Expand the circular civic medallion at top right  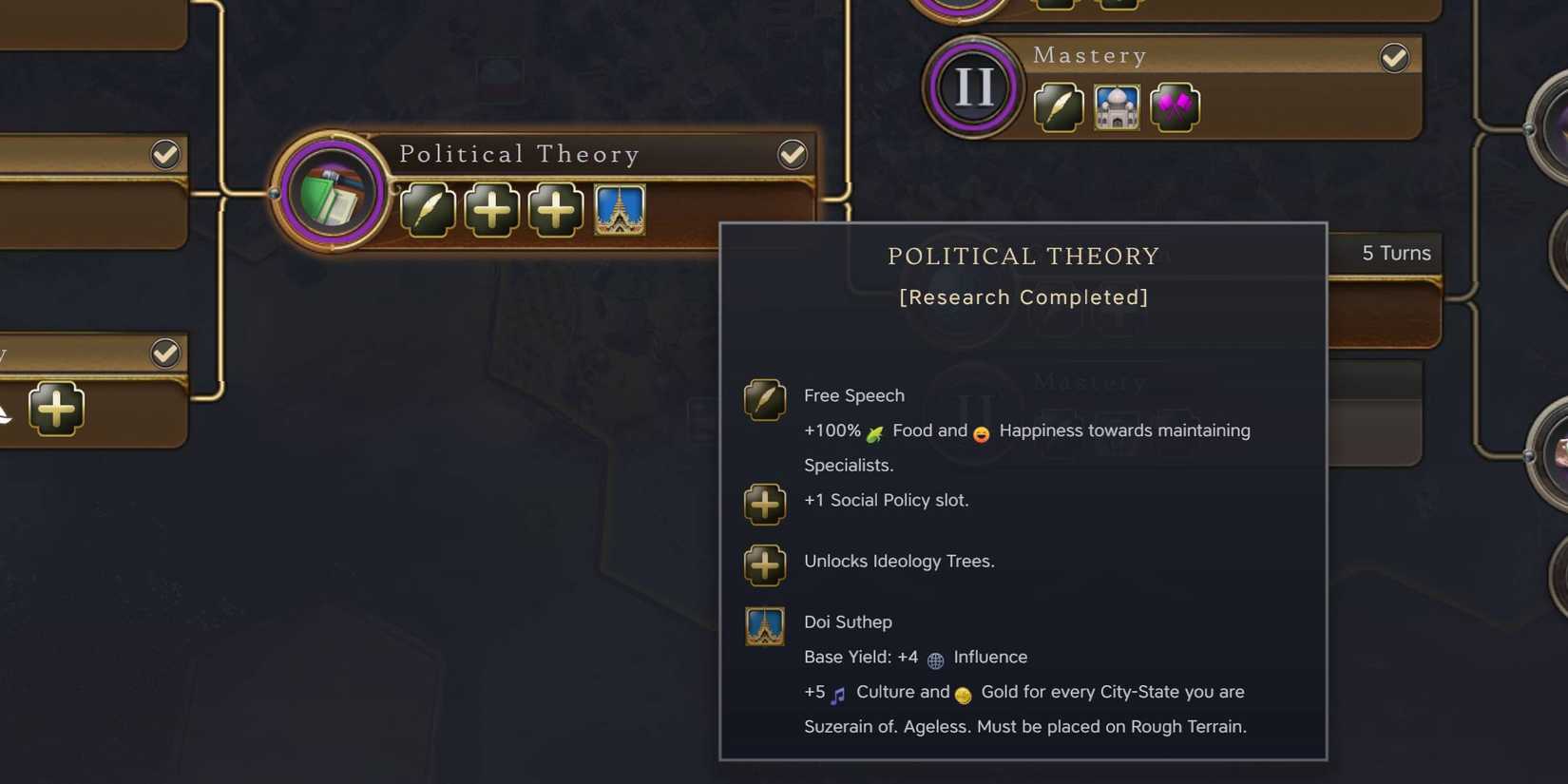958,10
